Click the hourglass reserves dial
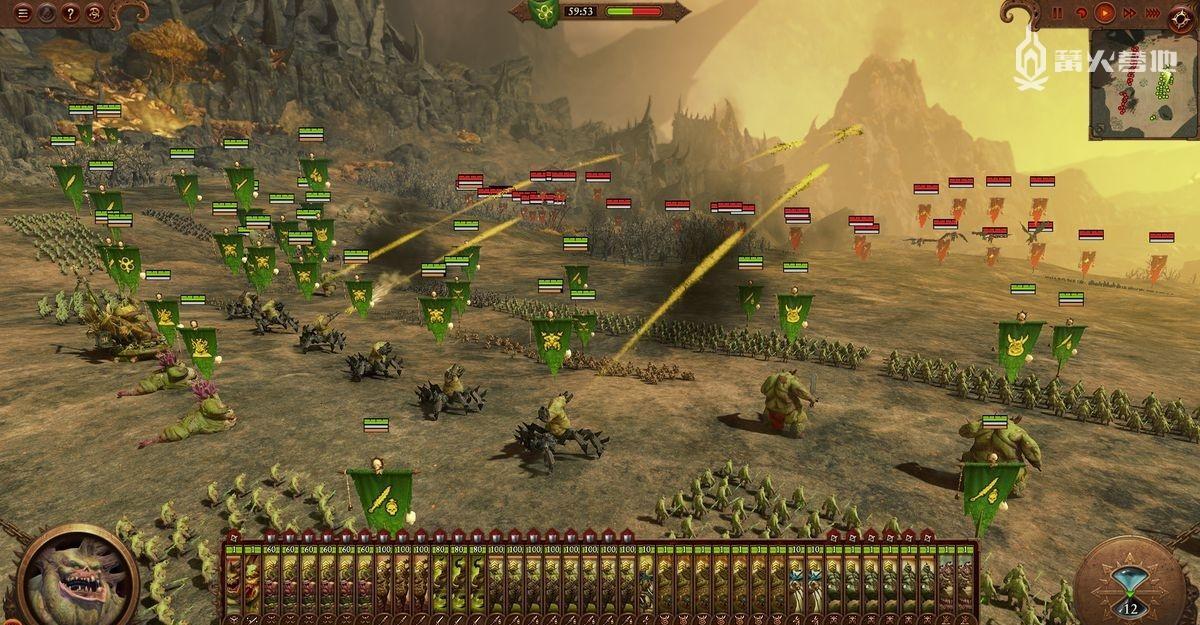The height and width of the screenshot is (625, 1200). 1131,582
